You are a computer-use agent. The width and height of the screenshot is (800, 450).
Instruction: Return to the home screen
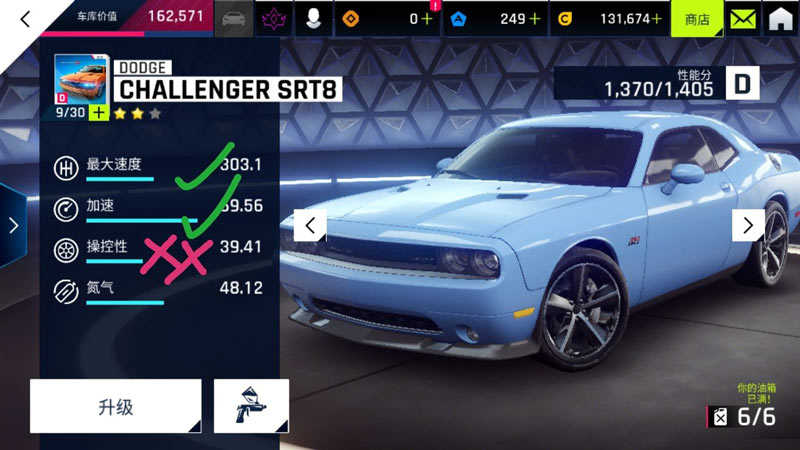pyautogui.click(x=780, y=18)
